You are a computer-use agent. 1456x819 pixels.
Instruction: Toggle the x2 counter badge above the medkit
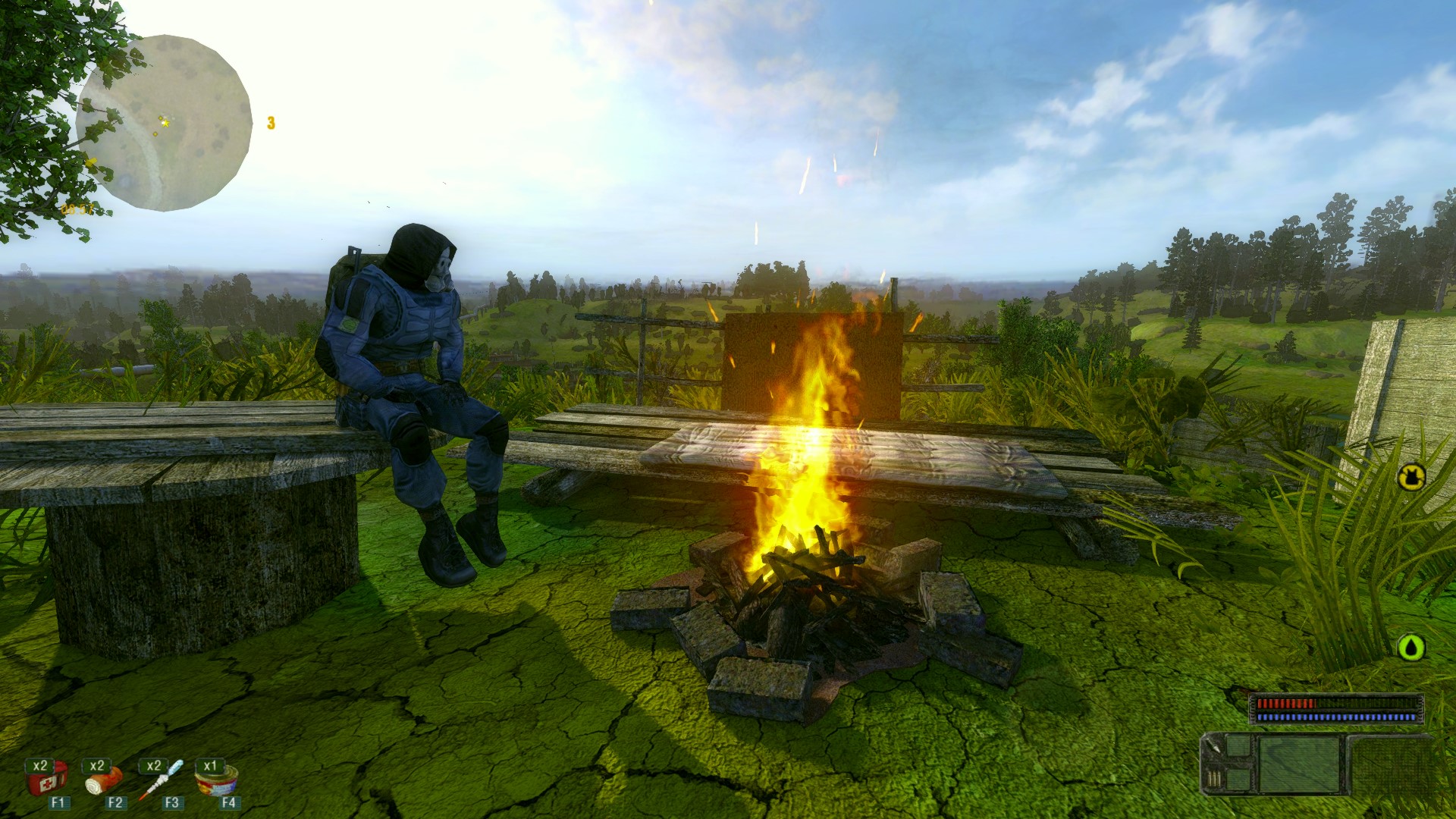39,767
